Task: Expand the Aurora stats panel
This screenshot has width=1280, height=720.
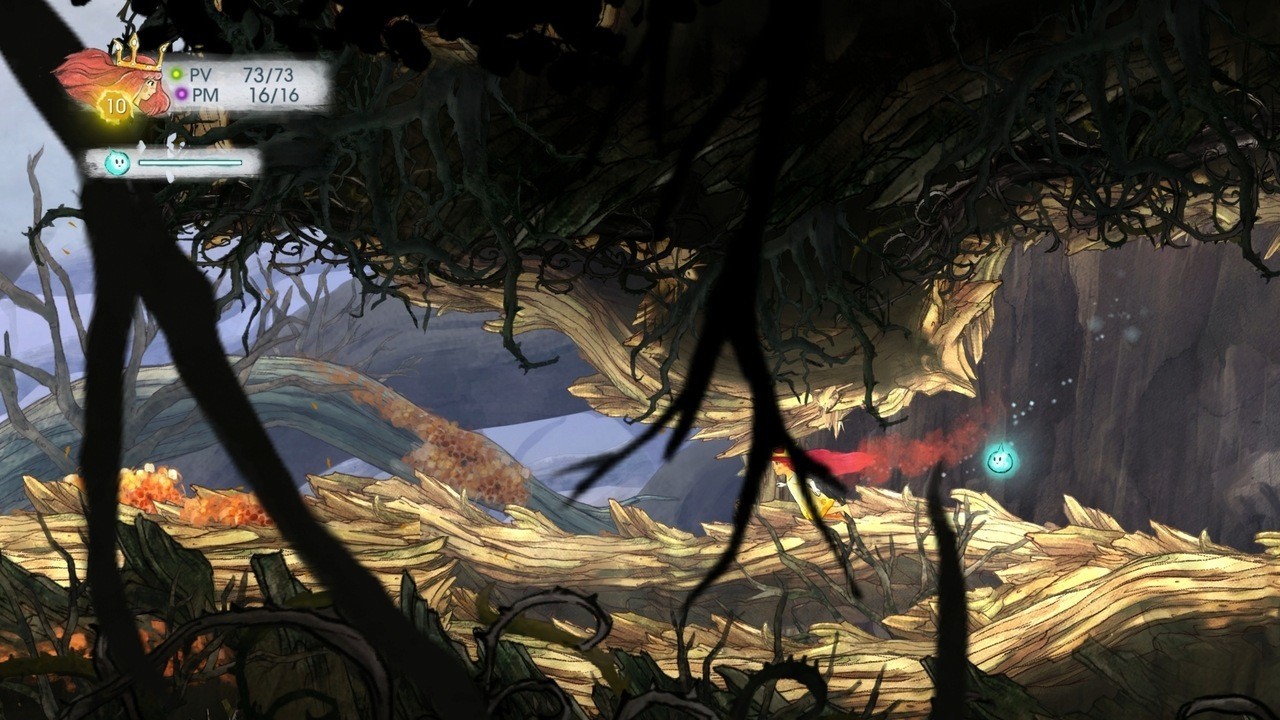Action: [x=245, y=82]
